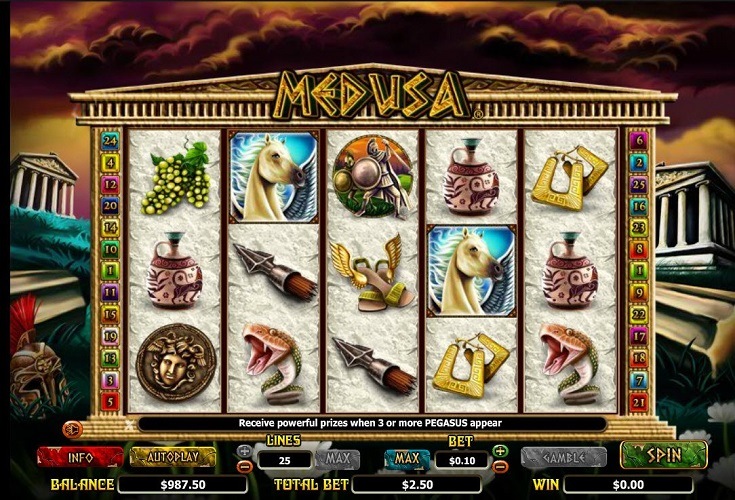Spin the reels
Image resolution: width=735 pixels, height=500 pixels.
click(663, 455)
